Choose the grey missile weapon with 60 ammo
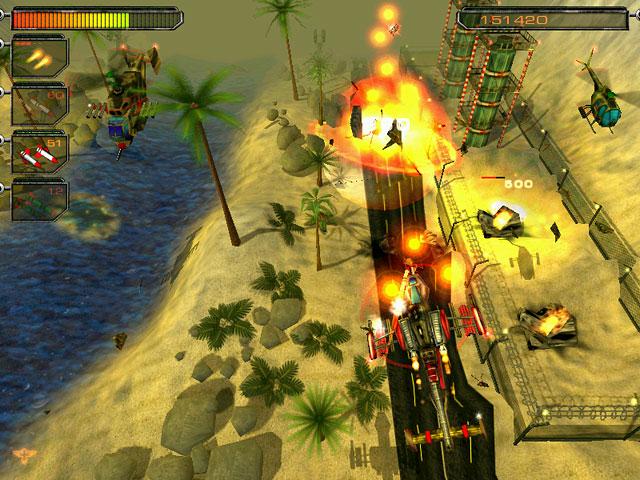This screenshot has width=640, height=480. 39,104
